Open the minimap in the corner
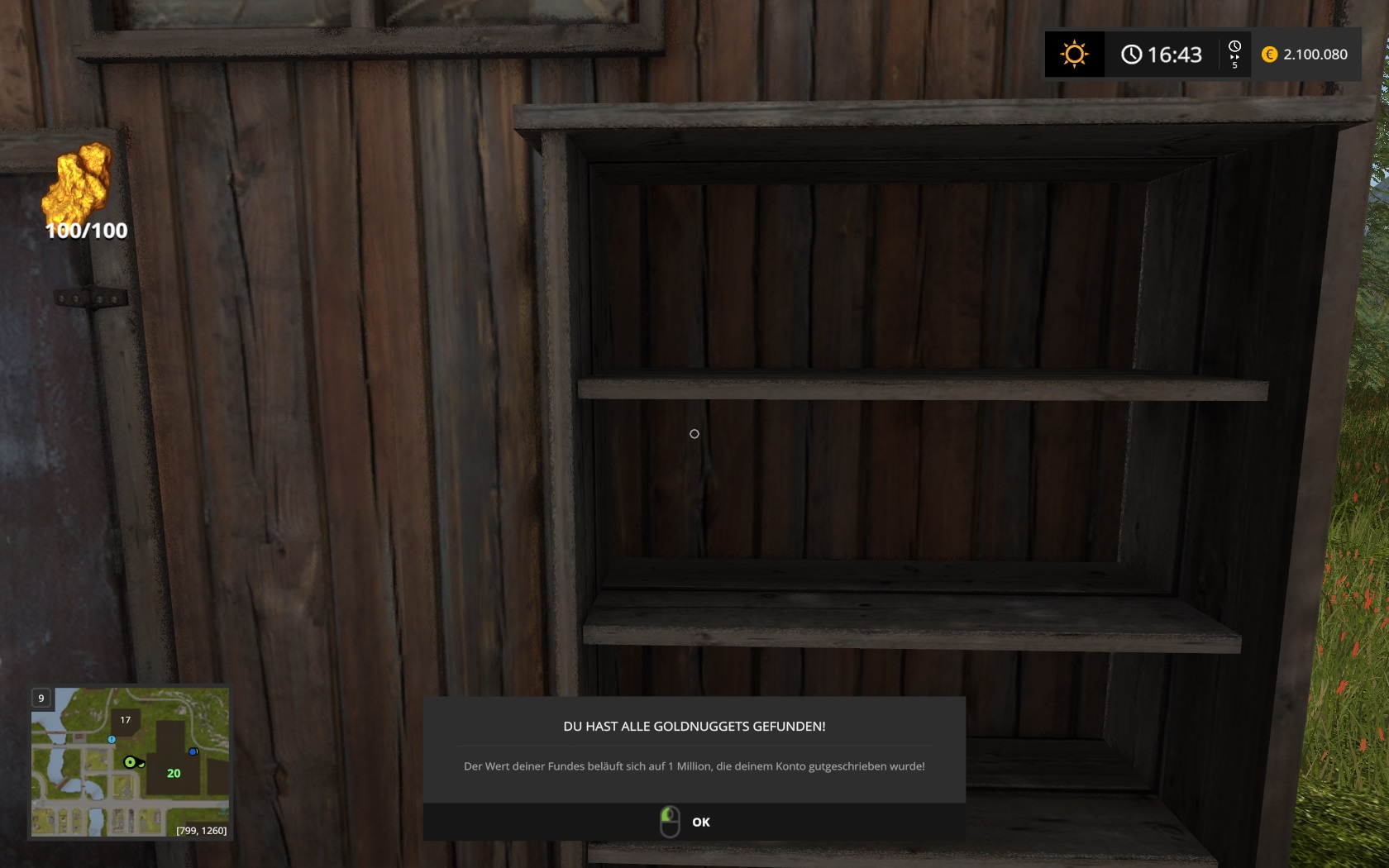 pyautogui.click(x=130, y=761)
